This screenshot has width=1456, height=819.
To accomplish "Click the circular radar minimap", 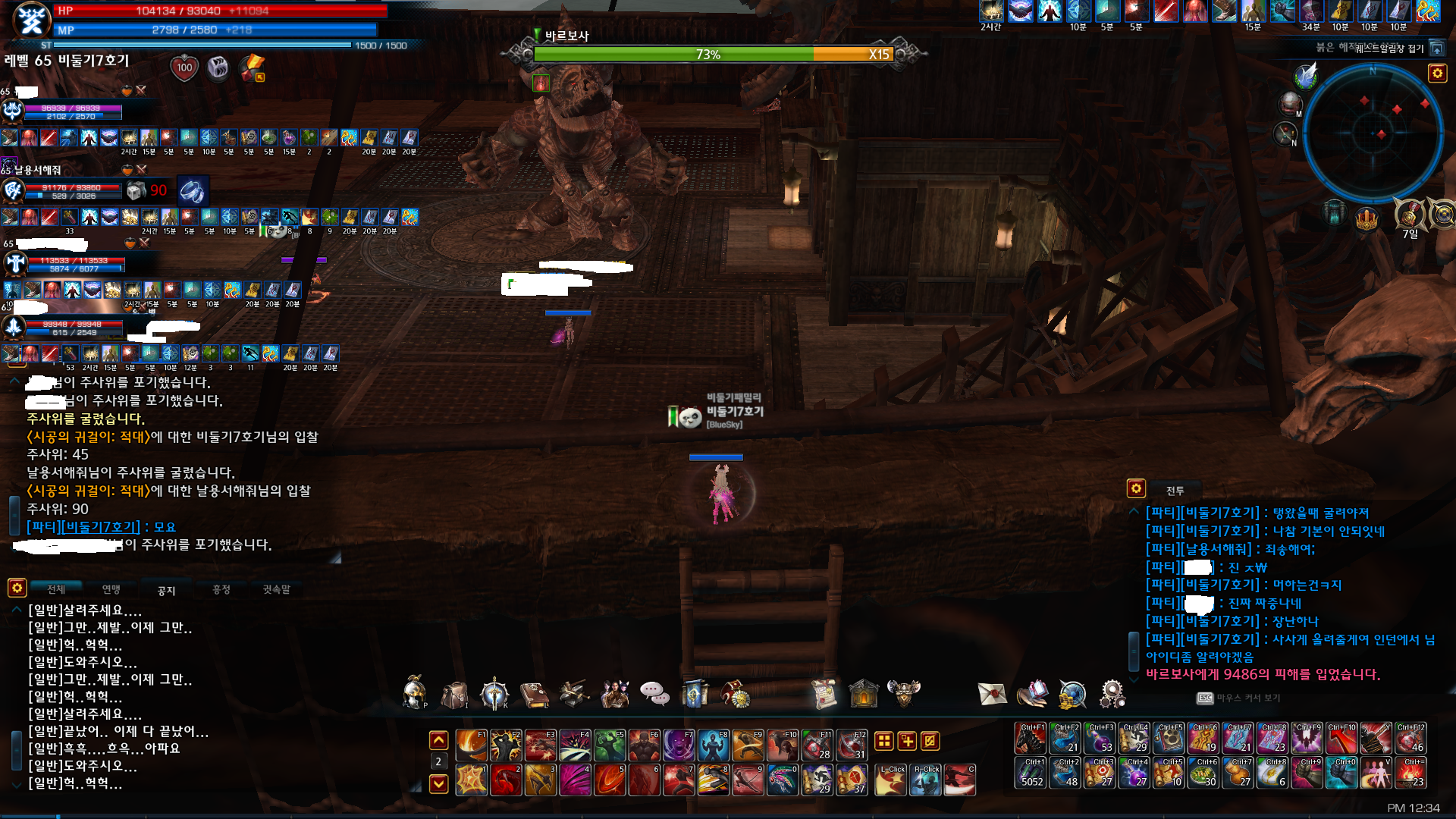I will pos(1373,133).
